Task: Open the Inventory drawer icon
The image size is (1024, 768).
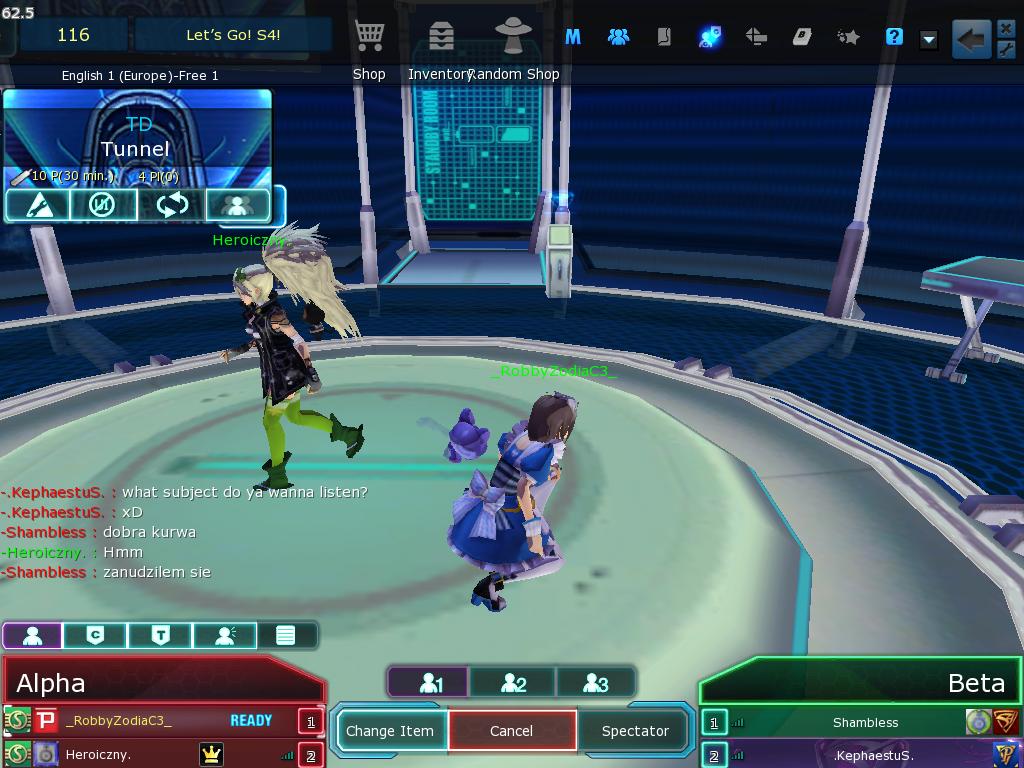Action: pyautogui.click(x=440, y=38)
